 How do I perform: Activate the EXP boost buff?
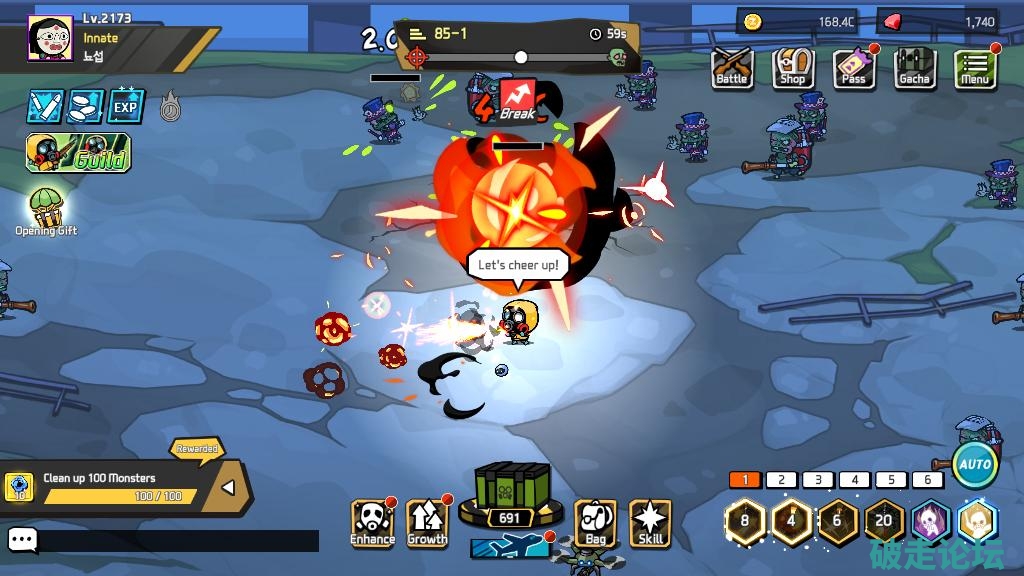tap(126, 106)
